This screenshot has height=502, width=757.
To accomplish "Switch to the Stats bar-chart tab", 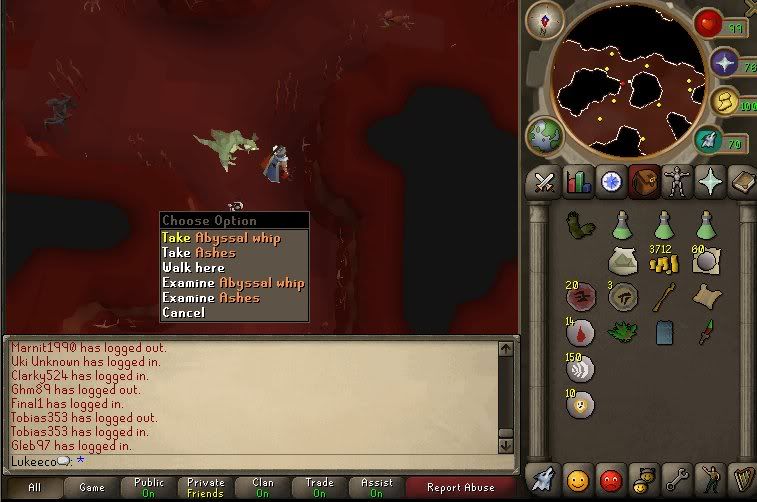I will (577, 182).
